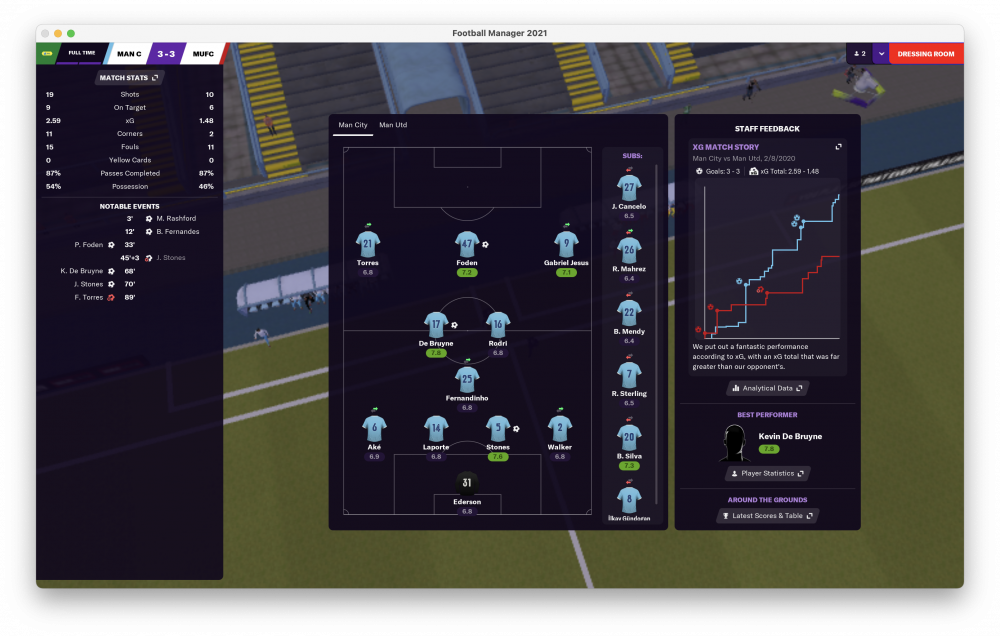Open Analytical Data
The width and height of the screenshot is (1000, 636).
(x=767, y=388)
